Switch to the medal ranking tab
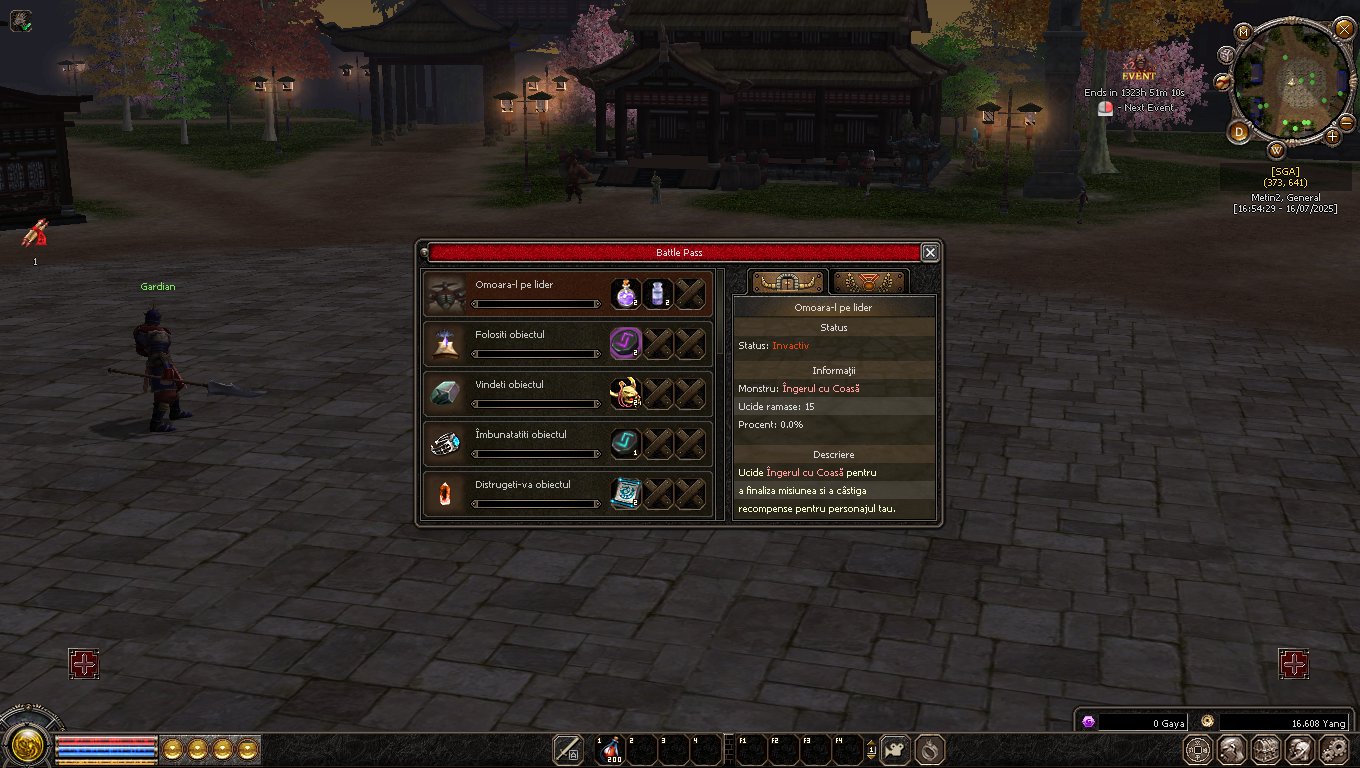Image resolution: width=1360 pixels, height=768 pixels. point(868,282)
